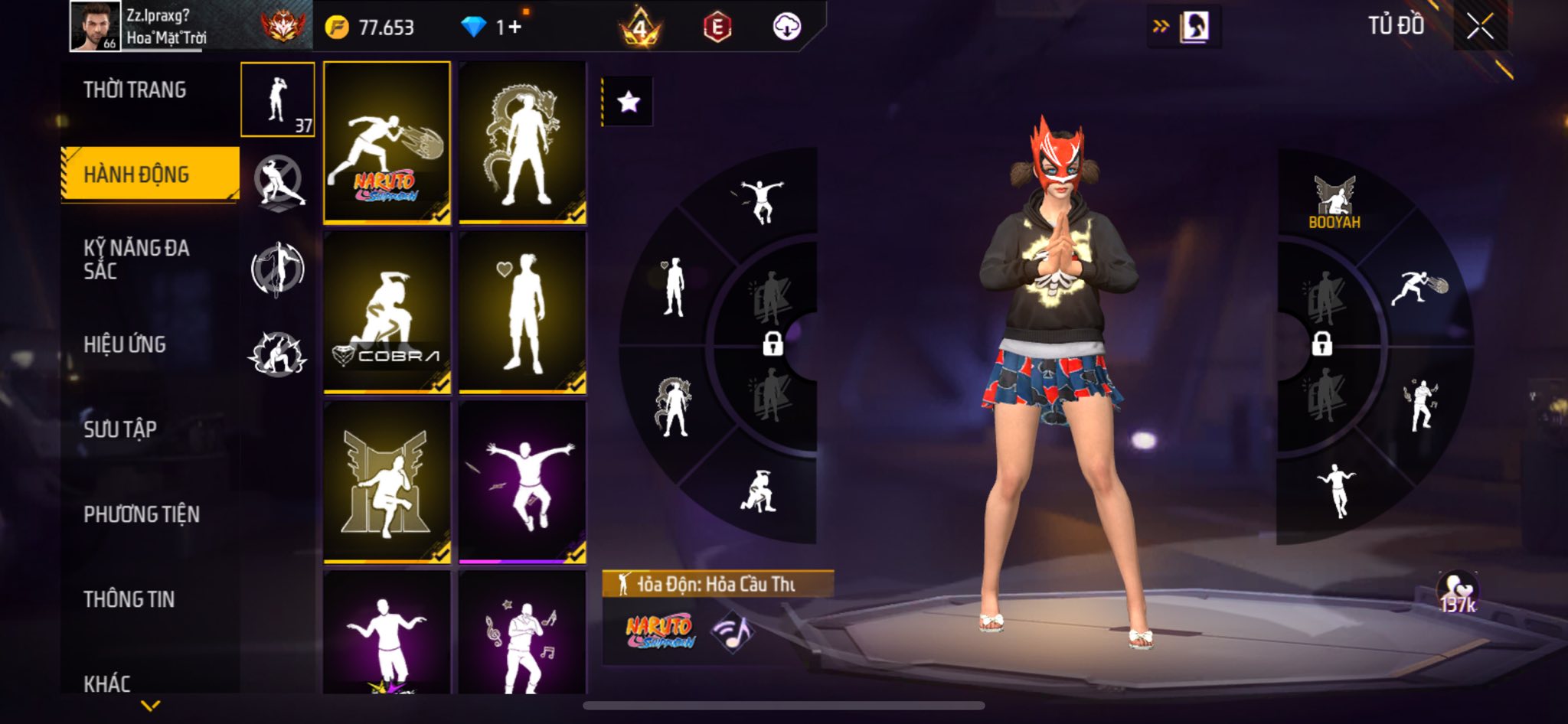1568x724 pixels.
Task: Open the Thời Trang category
Action: pyautogui.click(x=135, y=90)
